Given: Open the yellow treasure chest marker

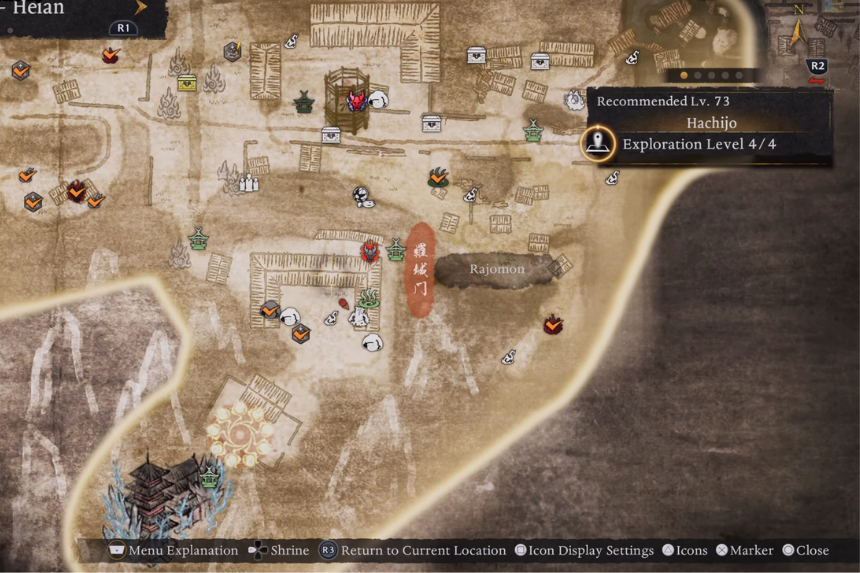Looking at the screenshot, I should pyautogui.click(x=187, y=83).
